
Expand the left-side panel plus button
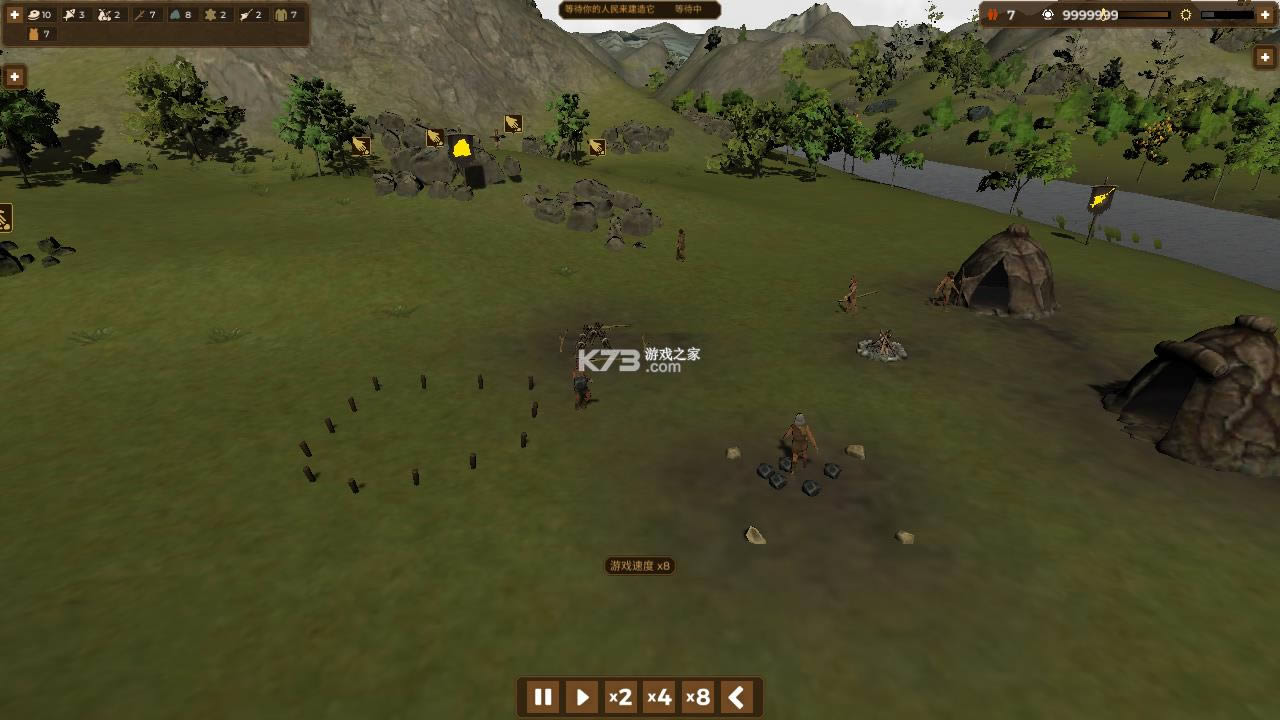click(x=13, y=76)
